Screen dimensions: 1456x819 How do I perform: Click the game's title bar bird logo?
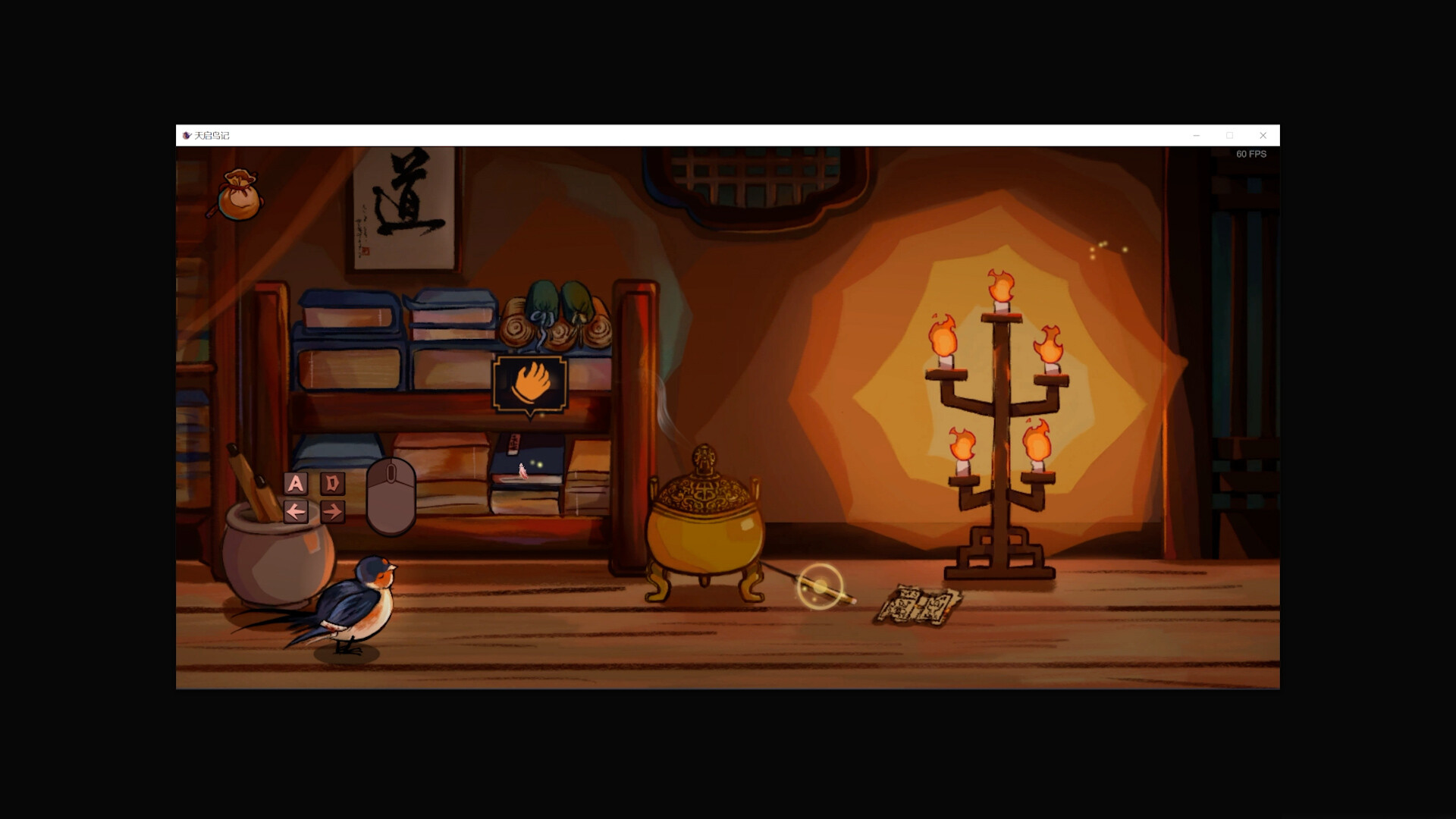click(x=187, y=135)
